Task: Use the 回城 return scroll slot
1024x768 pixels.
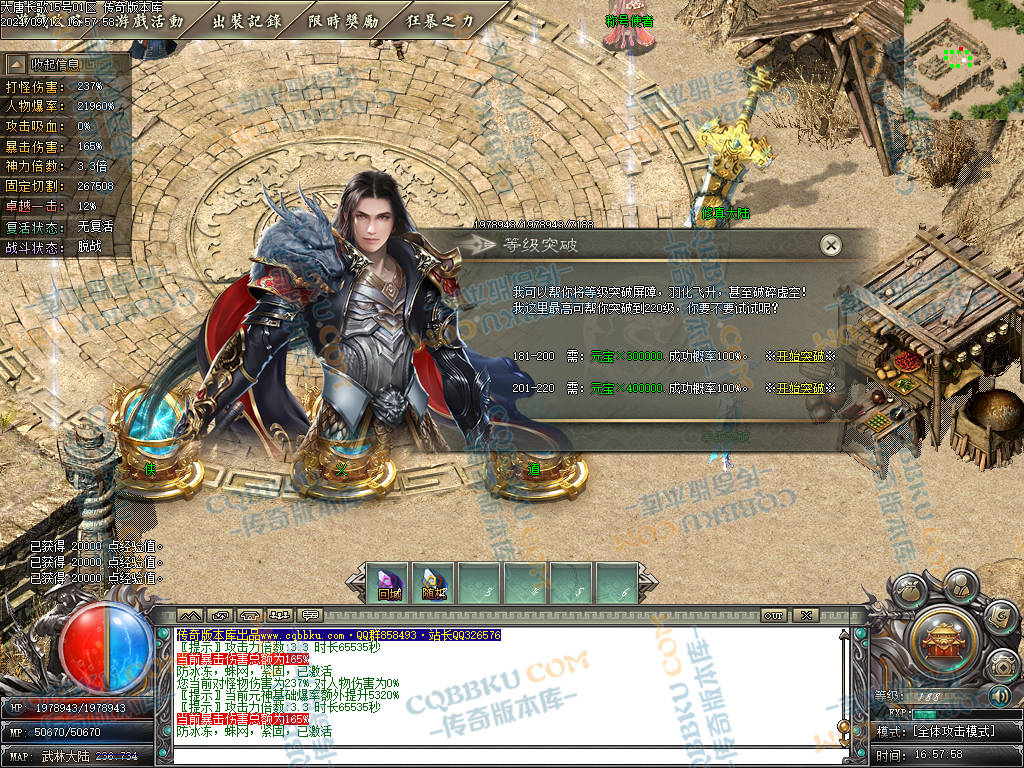Action: [x=388, y=584]
